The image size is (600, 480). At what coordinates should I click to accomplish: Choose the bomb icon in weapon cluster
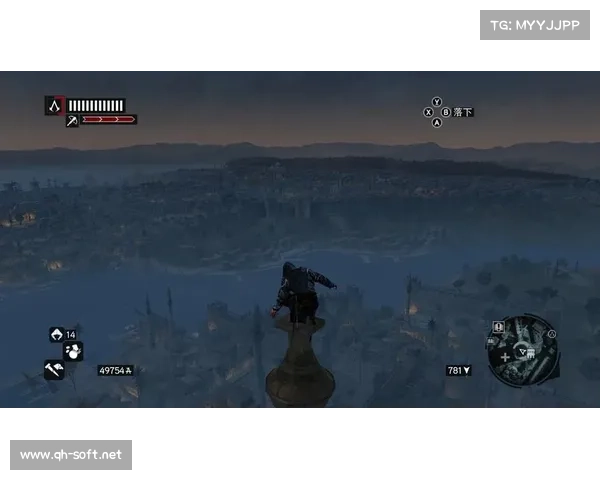click(x=73, y=351)
